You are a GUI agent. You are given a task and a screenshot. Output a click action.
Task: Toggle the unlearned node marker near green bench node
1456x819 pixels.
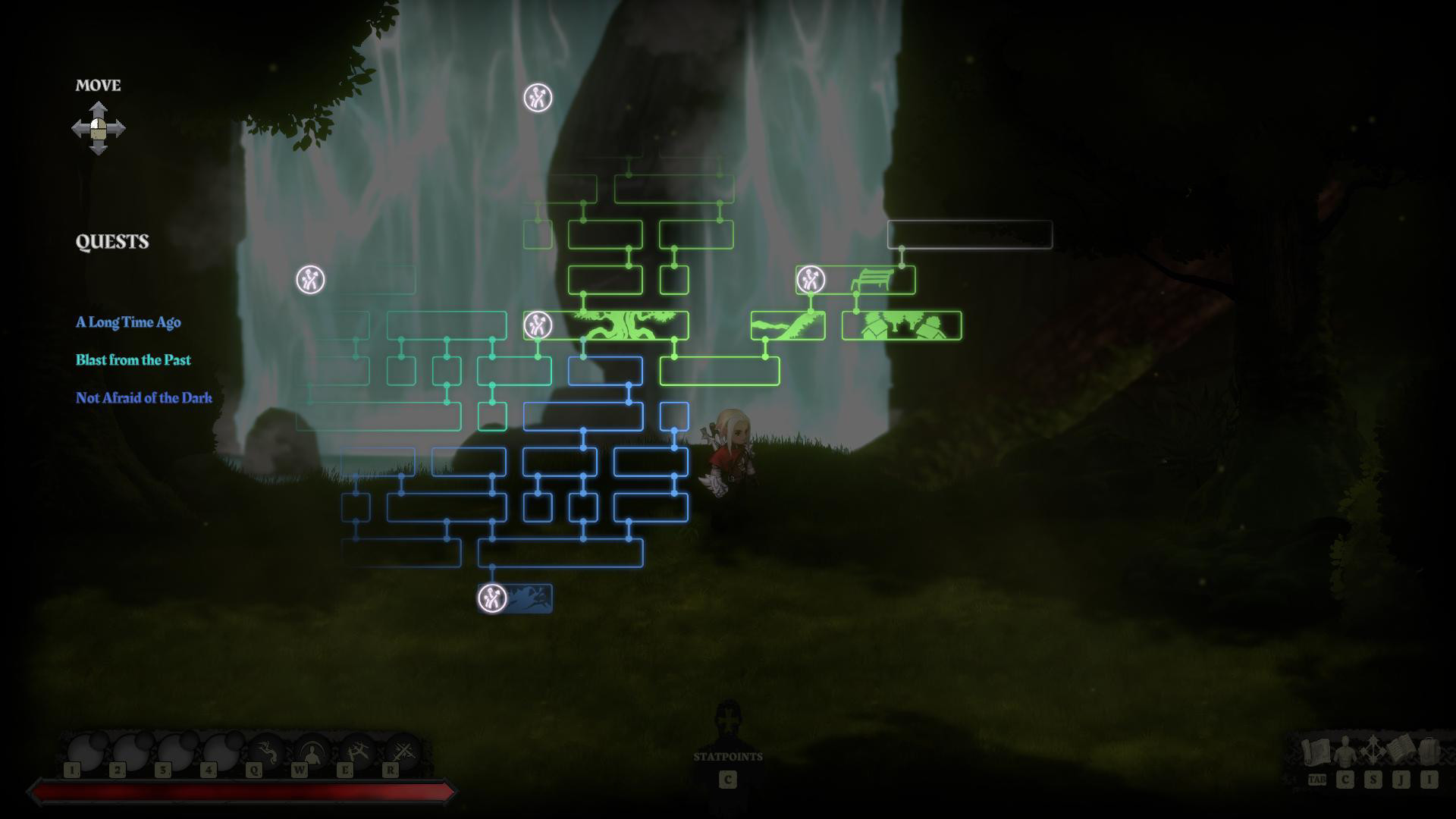[x=810, y=279]
